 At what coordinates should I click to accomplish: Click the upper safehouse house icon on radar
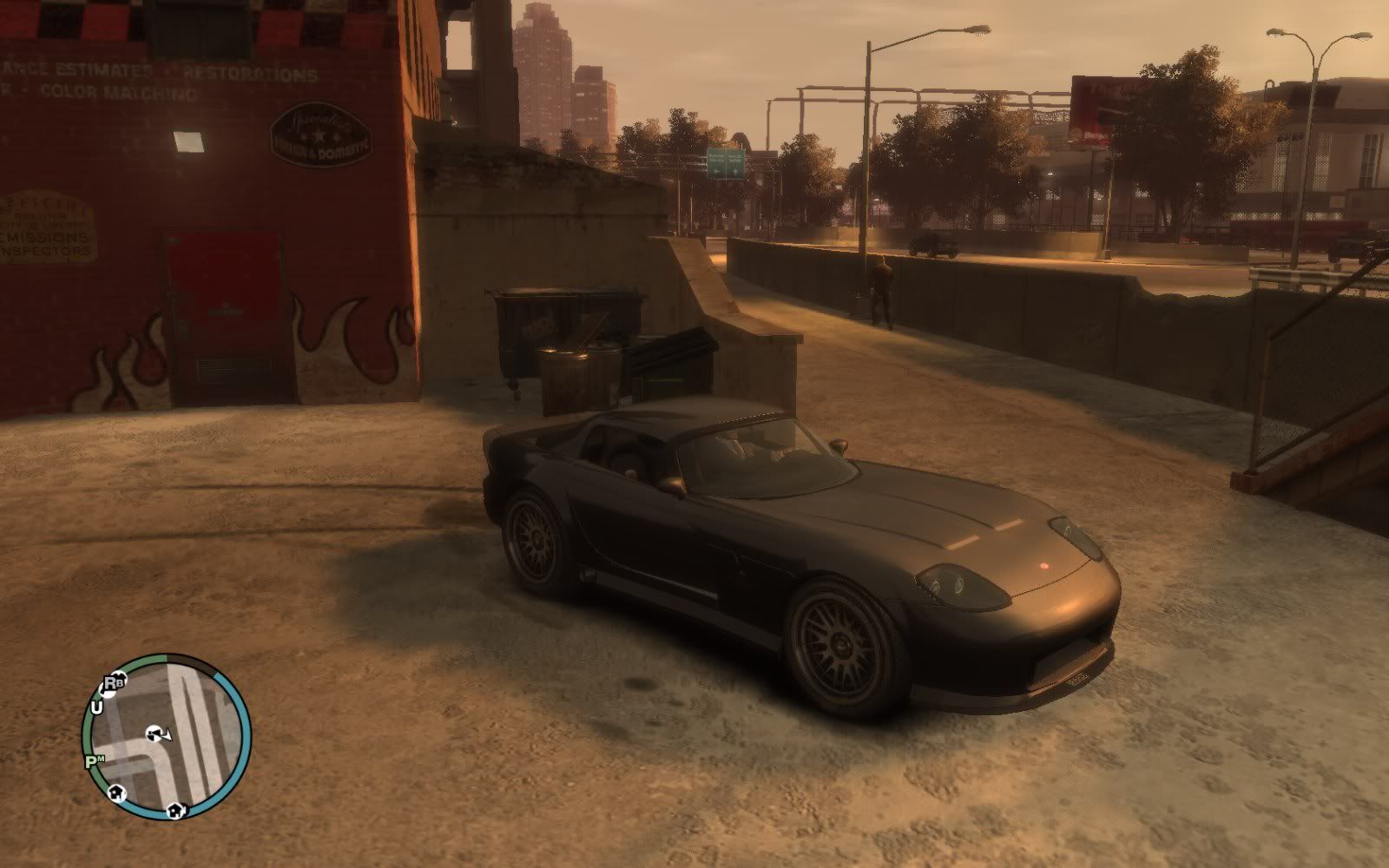point(116,792)
